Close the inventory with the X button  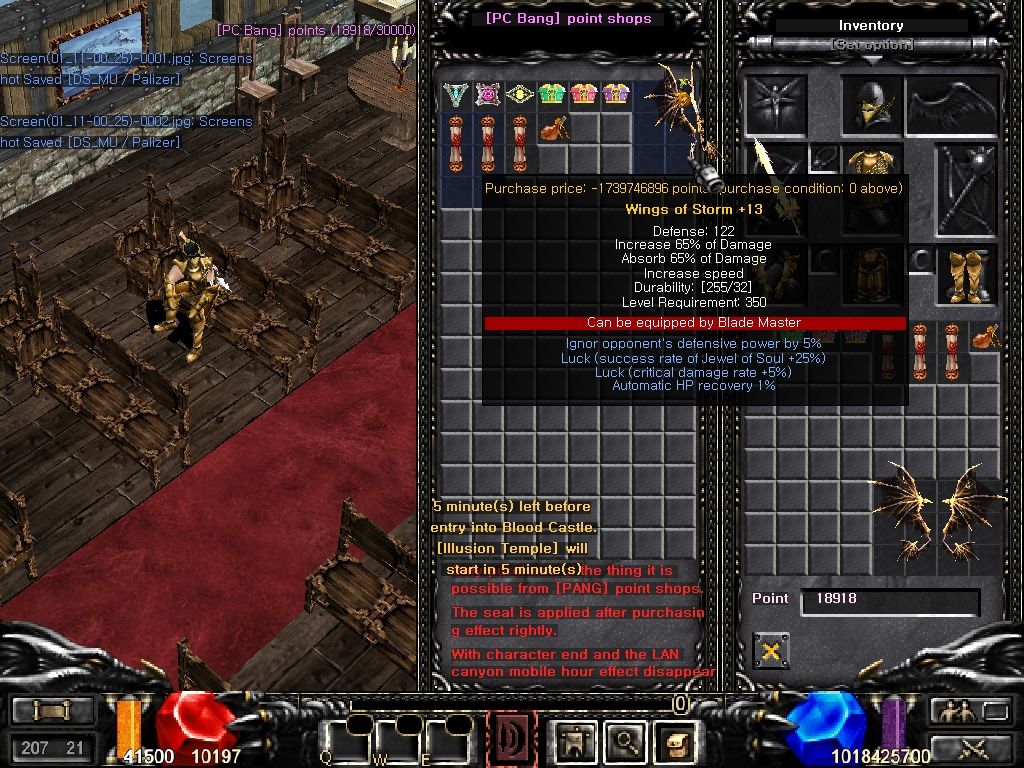(x=770, y=651)
